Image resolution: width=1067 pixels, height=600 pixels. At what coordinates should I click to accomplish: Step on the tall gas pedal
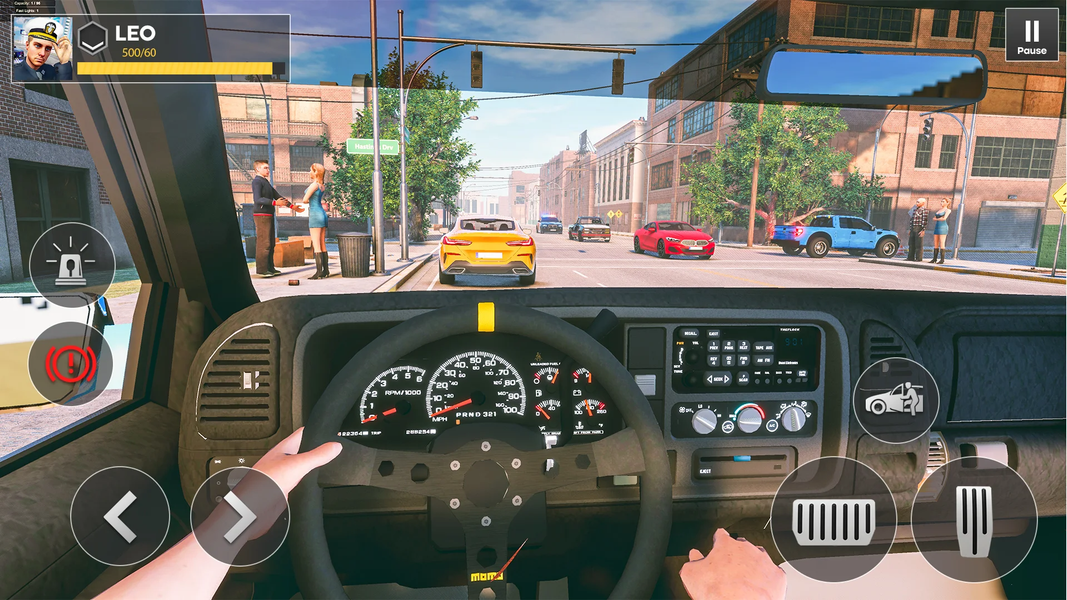974,520
